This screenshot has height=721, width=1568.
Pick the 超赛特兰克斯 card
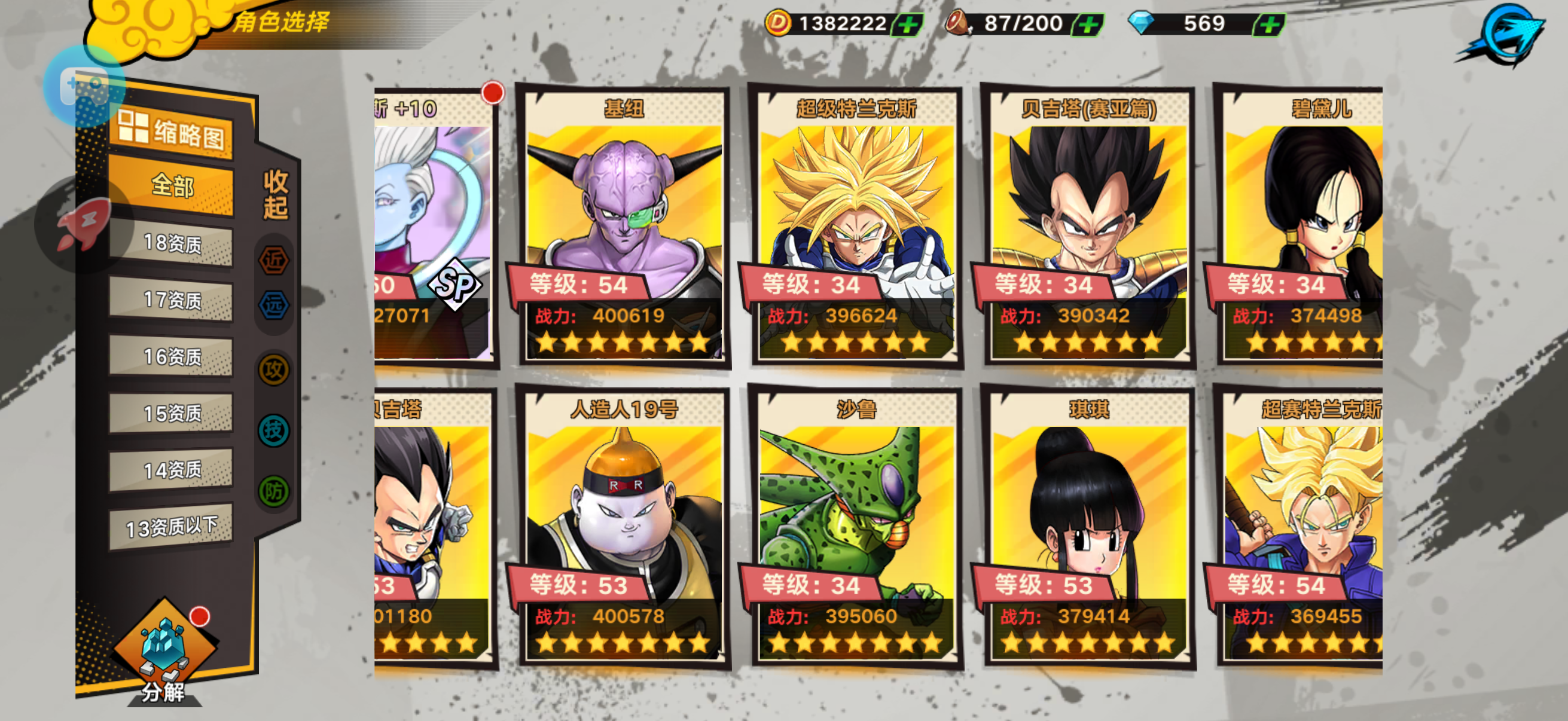pyautogui.click(x=1301, y=528)
